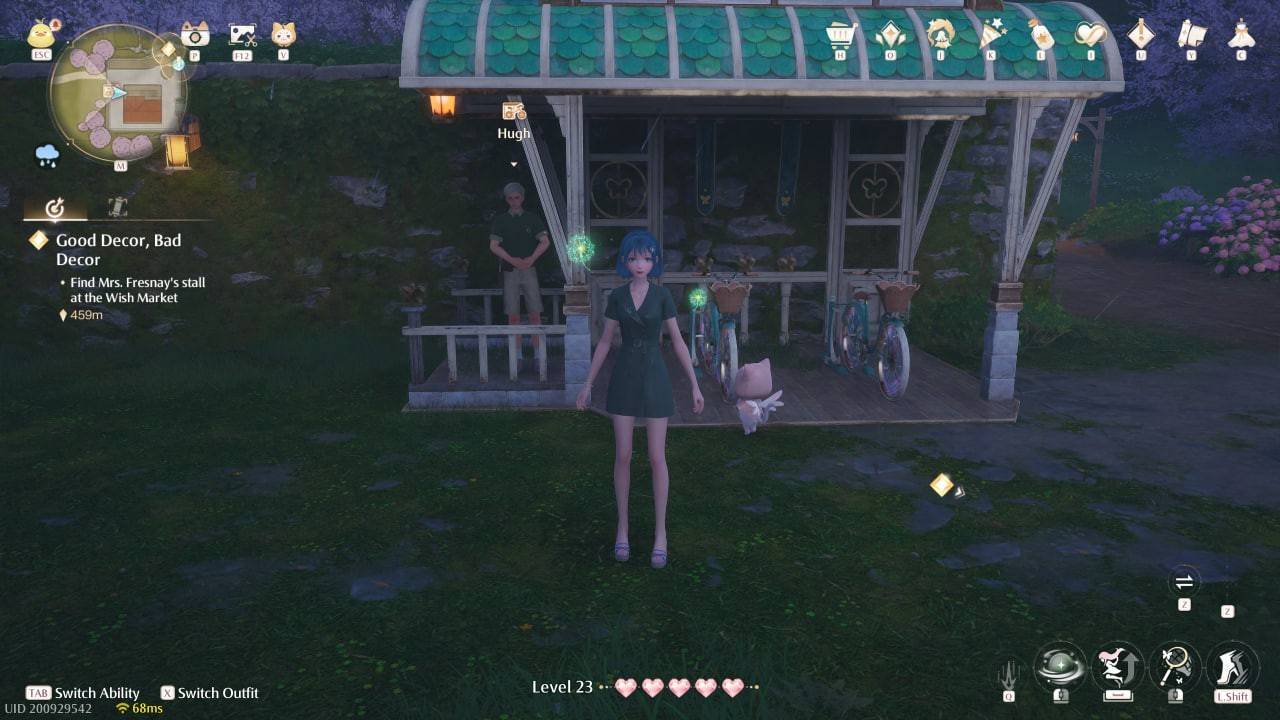
Task: Open the bottled-wish jar icon
Action: (x=1040, y=33)
